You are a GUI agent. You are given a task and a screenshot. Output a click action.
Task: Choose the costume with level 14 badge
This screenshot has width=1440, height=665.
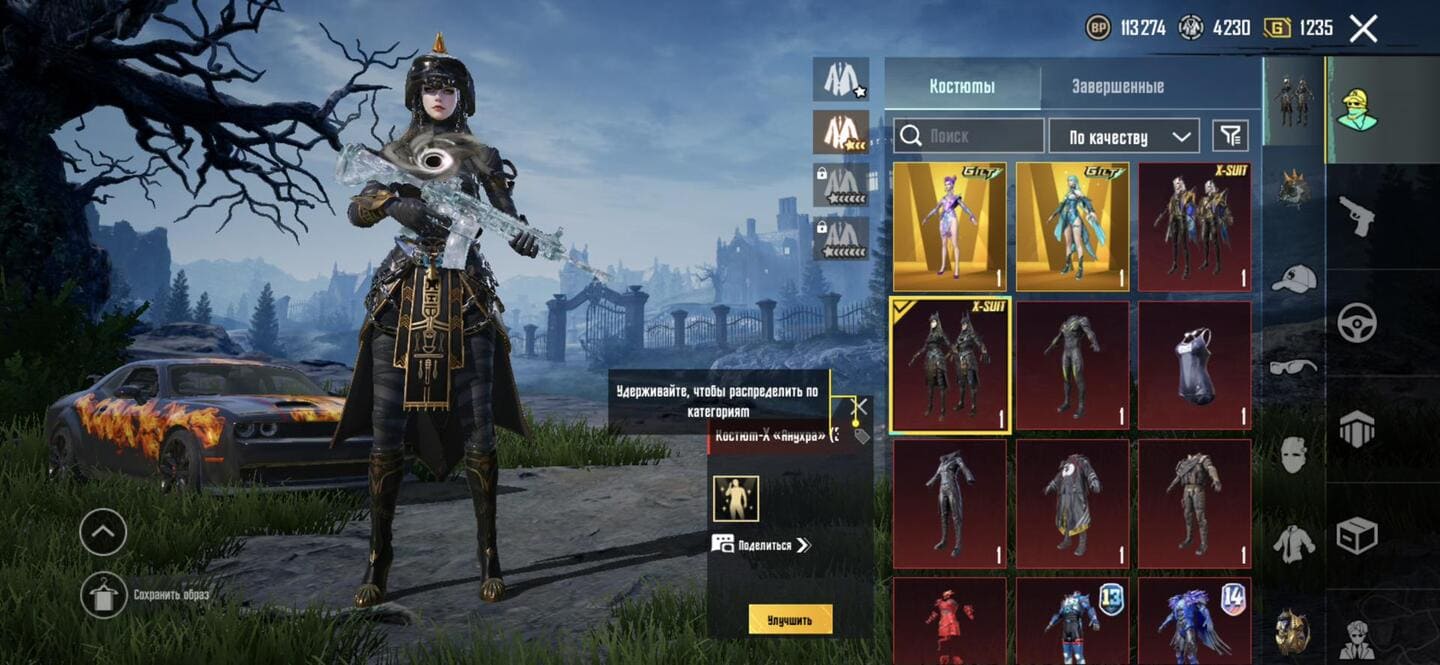pyautogui.click(x=1194, y=620)
